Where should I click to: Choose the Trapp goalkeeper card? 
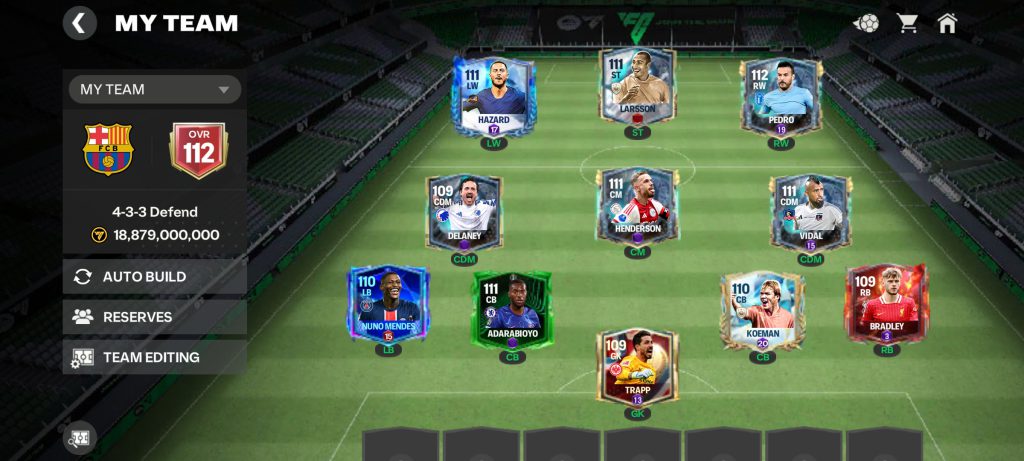coord(637,367)
